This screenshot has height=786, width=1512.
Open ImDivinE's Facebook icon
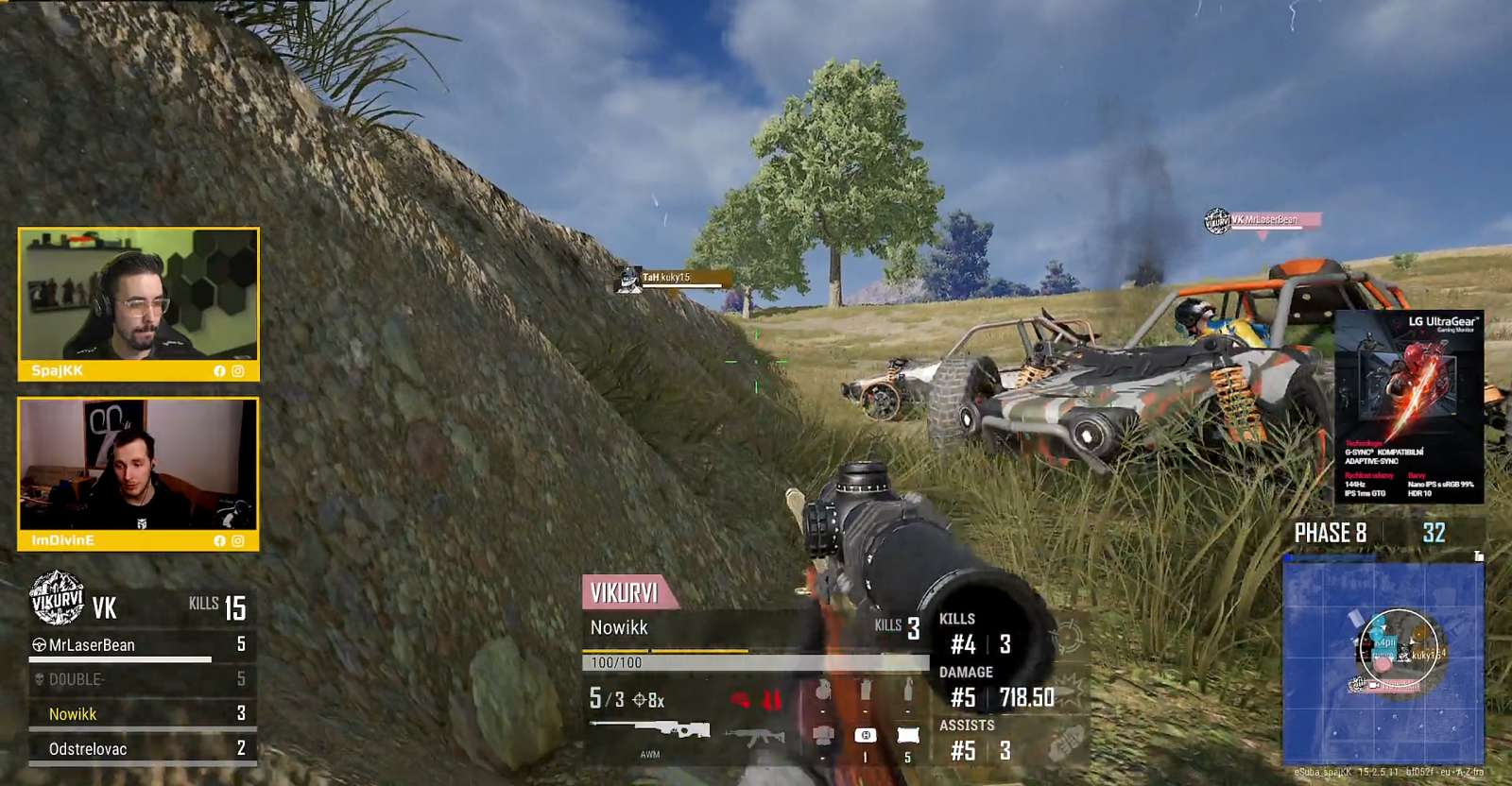click(219, 540)
